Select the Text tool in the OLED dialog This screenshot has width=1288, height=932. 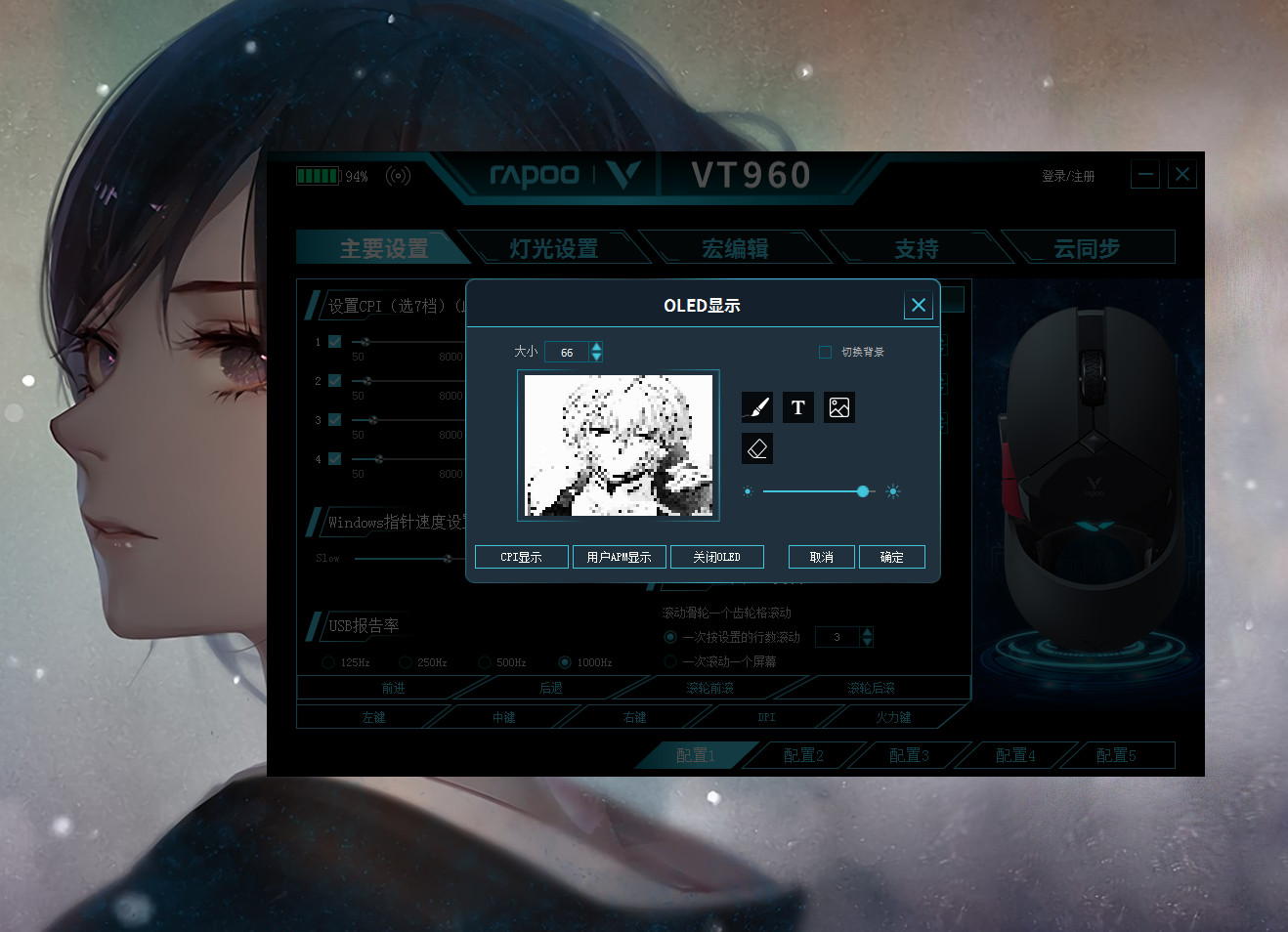[797, 407]
